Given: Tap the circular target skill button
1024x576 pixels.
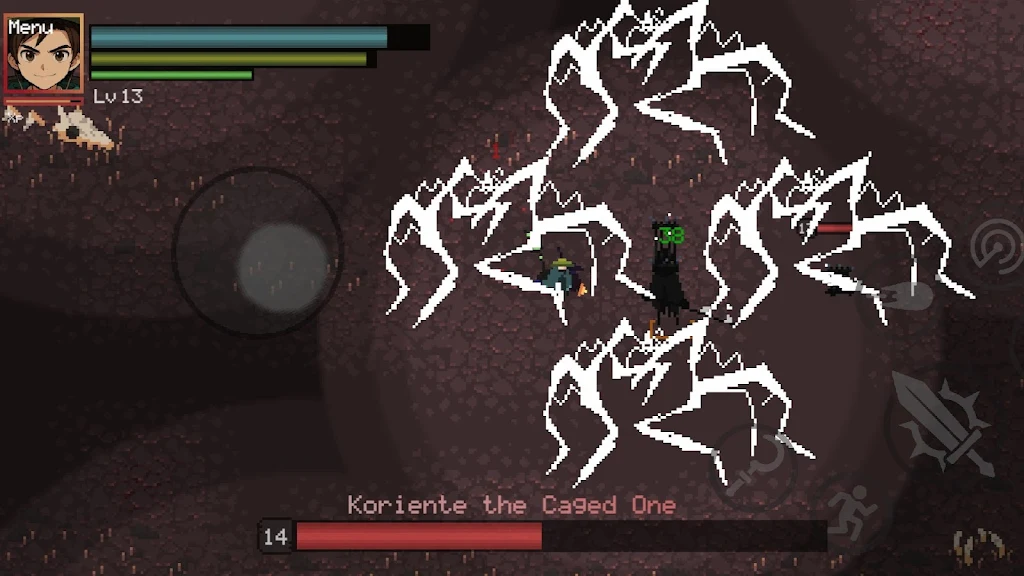Looking at the screenshot, I should coord(997,246).
